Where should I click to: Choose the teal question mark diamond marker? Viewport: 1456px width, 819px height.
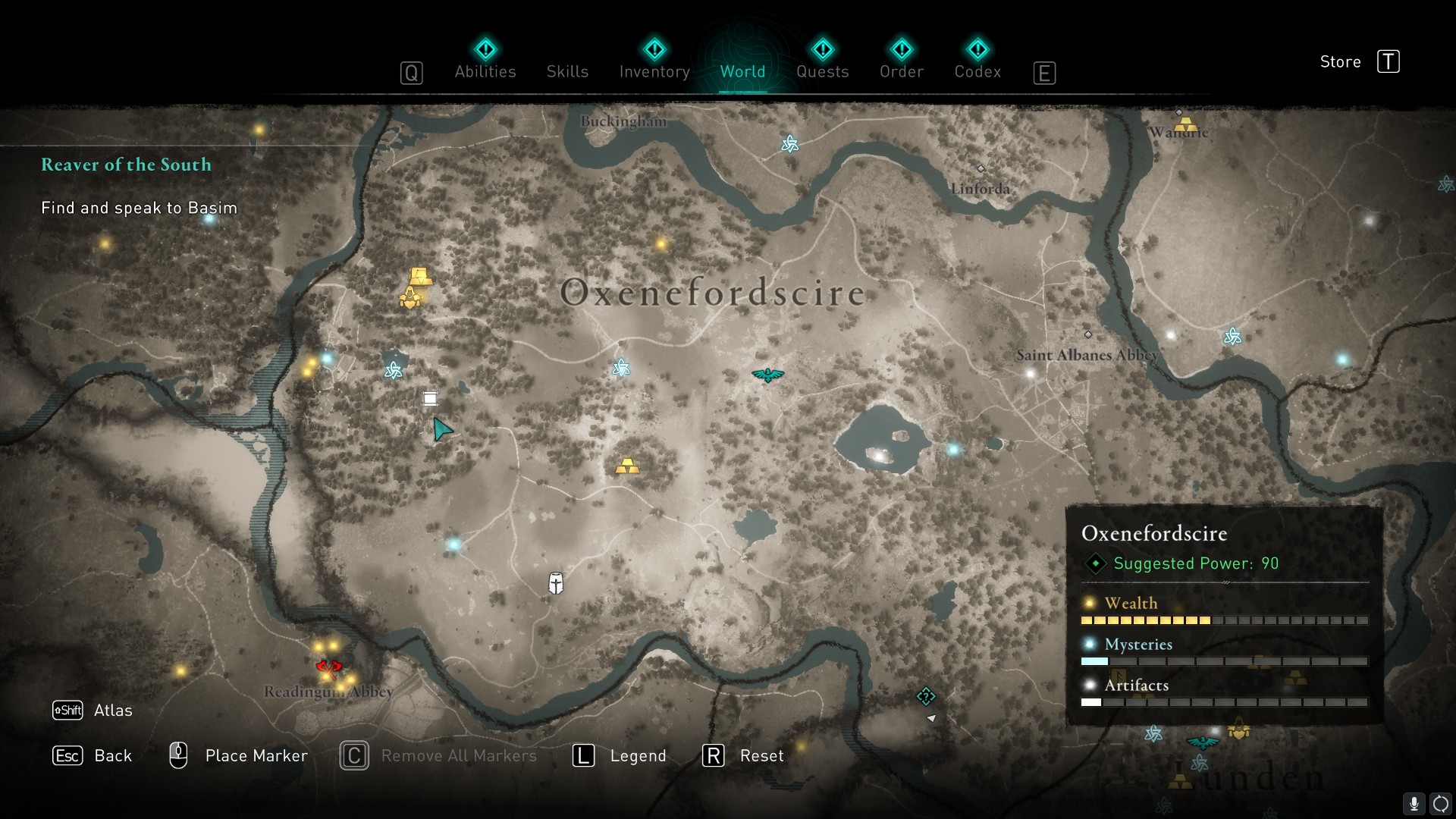[x=926, y=695]
